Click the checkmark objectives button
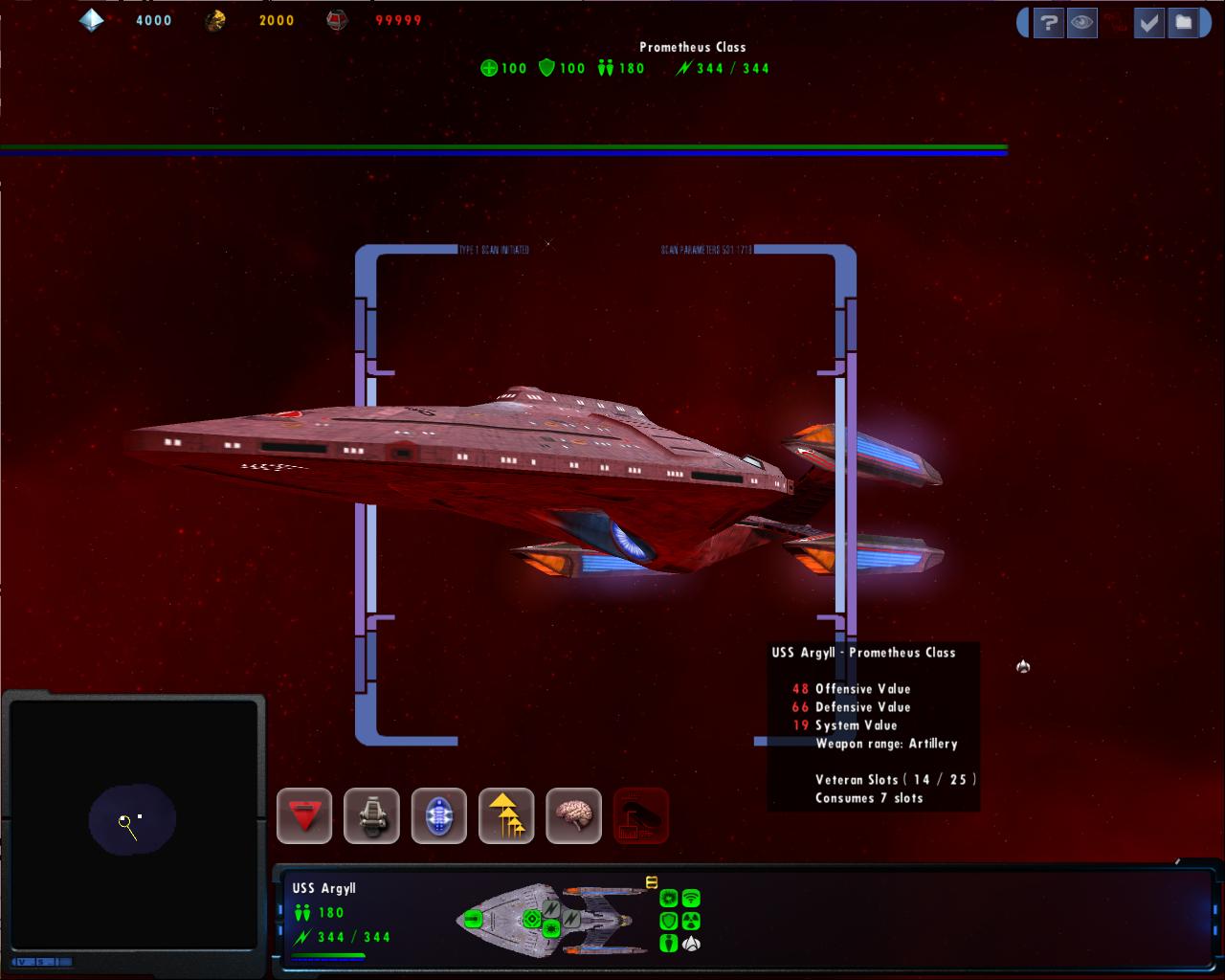Viewport: 1225px width, 980px height. tap(1149, 23)
